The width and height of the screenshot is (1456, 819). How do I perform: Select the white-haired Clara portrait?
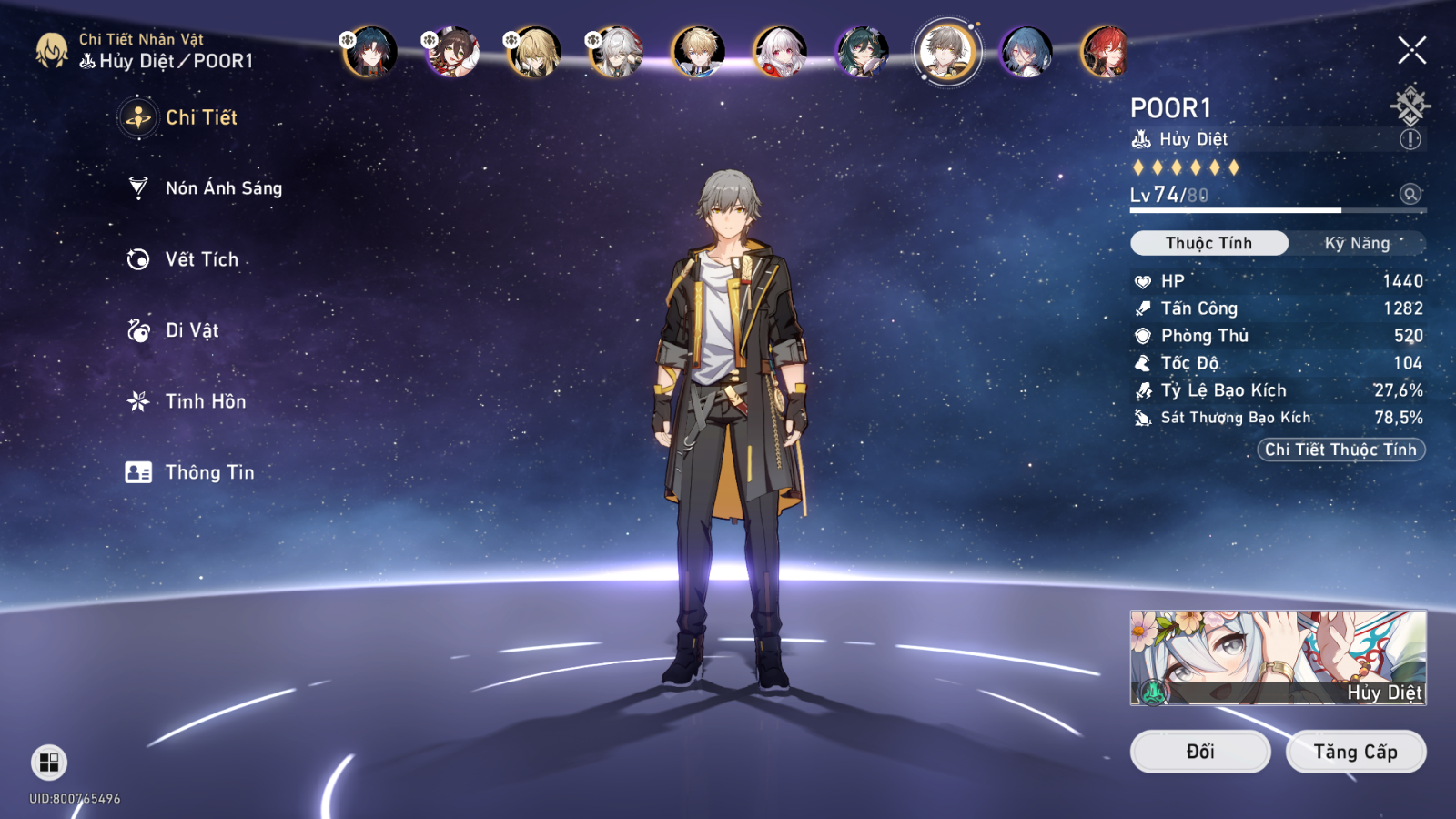780,51
